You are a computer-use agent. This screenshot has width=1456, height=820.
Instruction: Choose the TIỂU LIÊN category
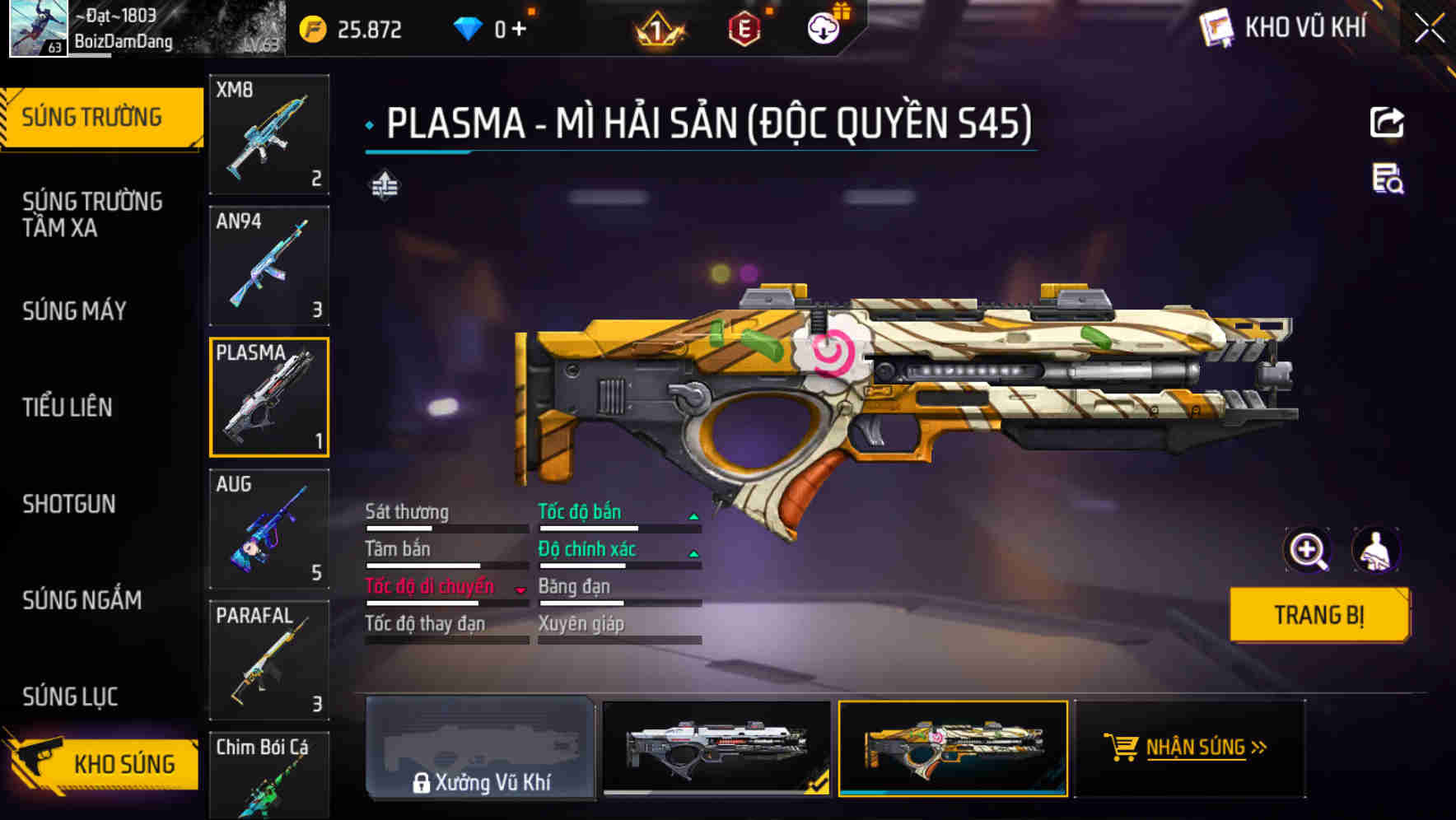tap(68, 407)
